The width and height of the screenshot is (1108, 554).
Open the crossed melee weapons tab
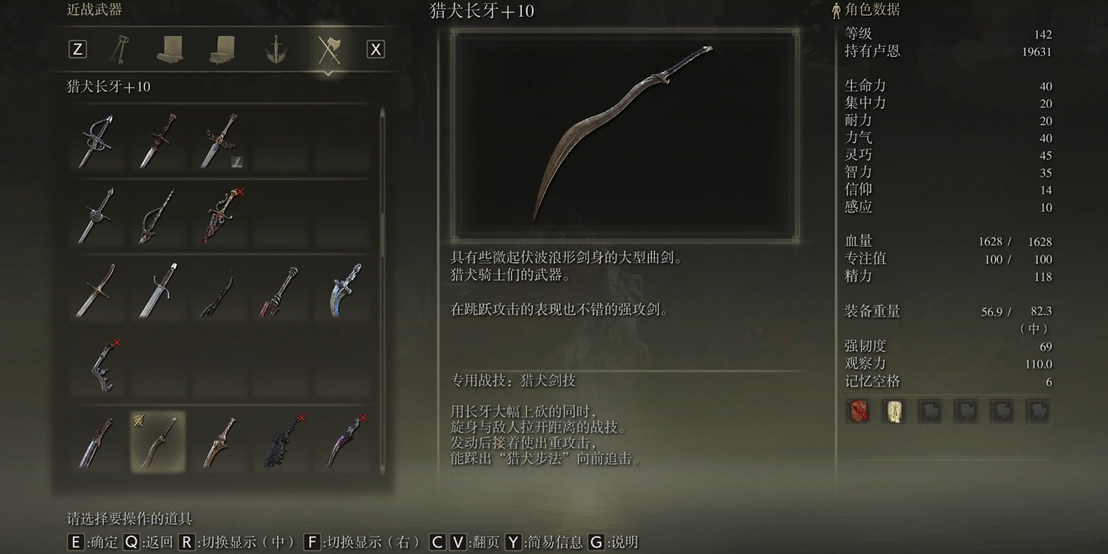pyautogui.click(x=329, y=49)
